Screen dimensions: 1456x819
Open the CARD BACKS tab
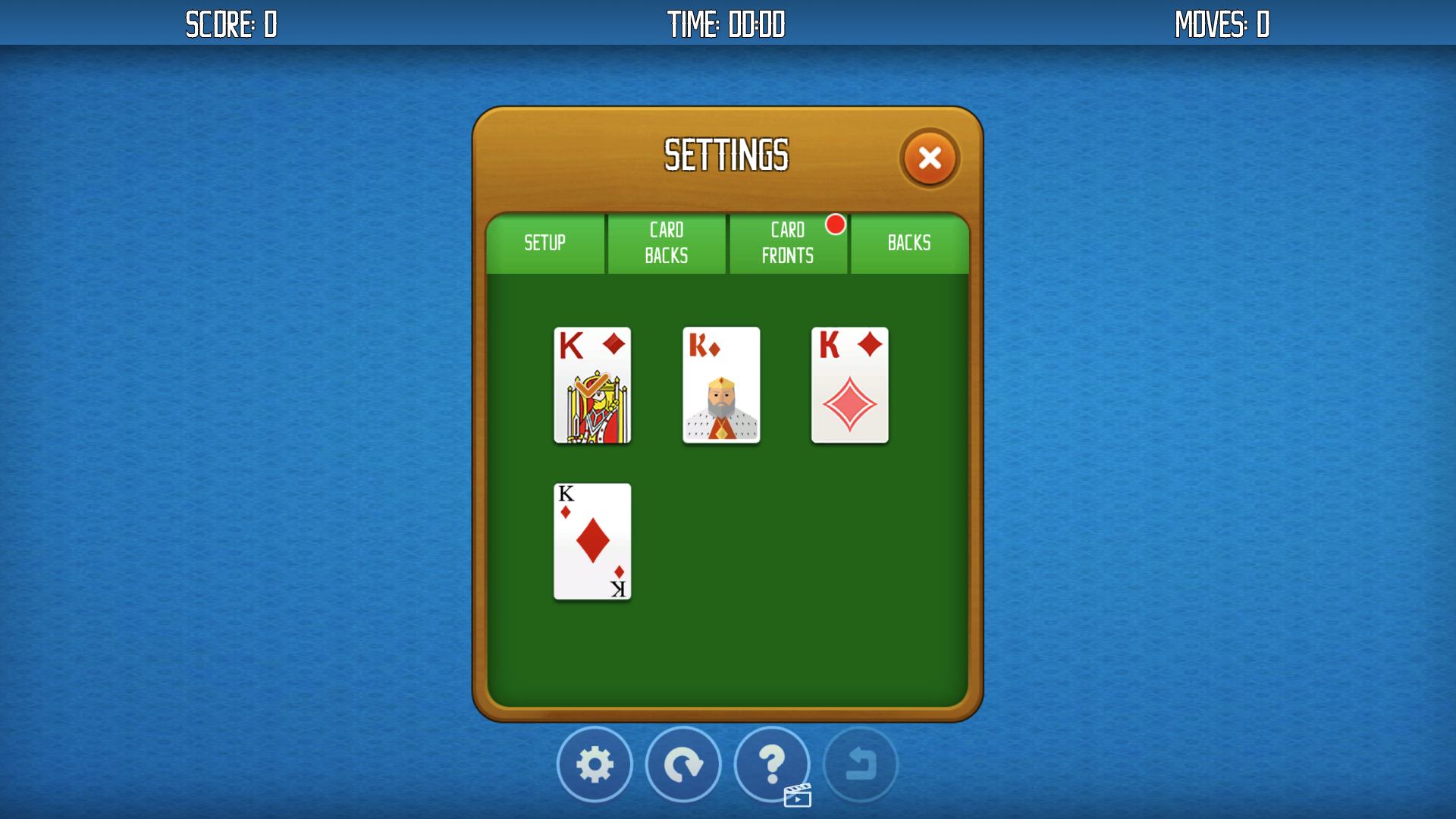coord(667,243)
